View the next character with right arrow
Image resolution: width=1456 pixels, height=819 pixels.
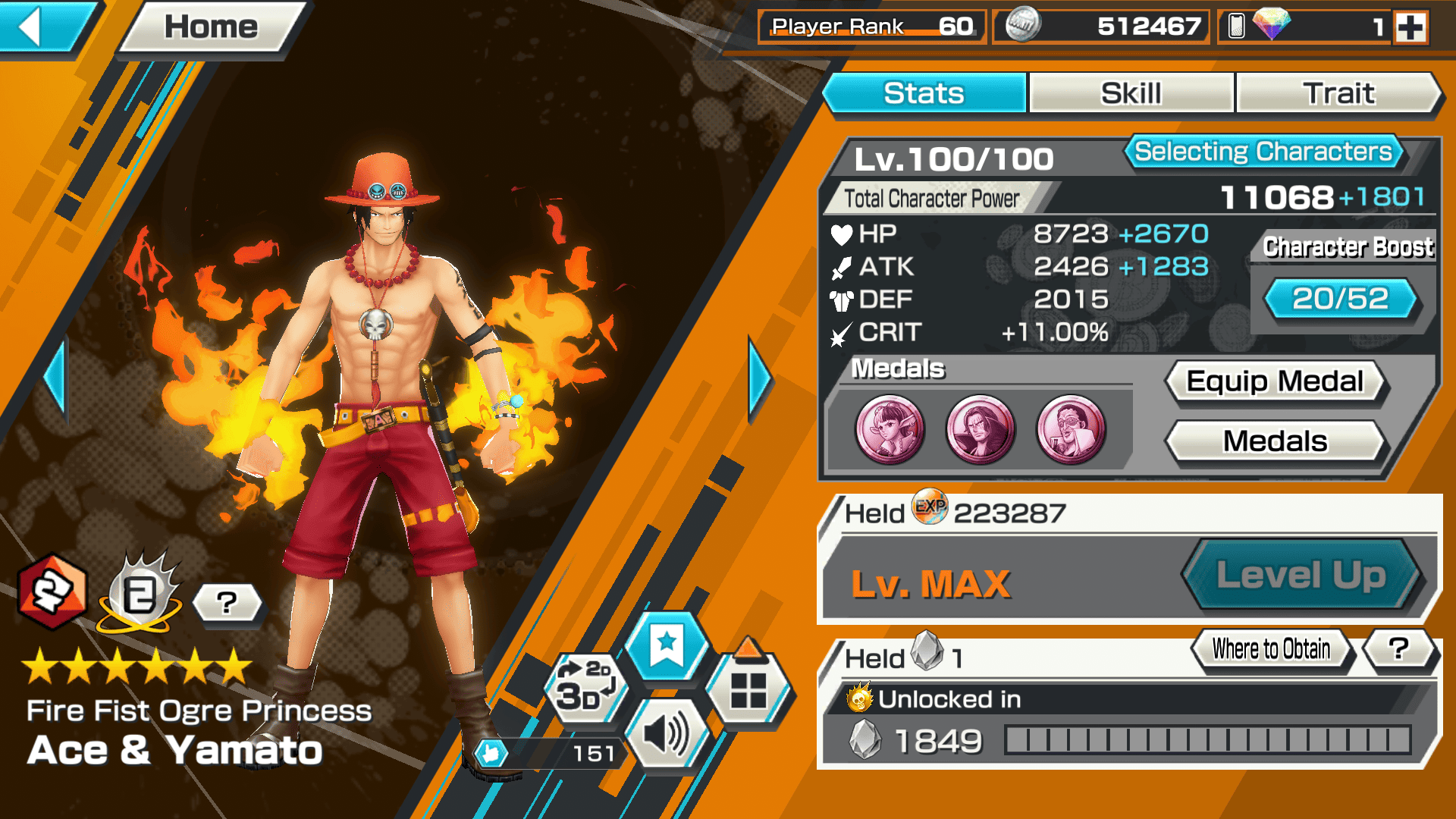(x=759, y=379)
